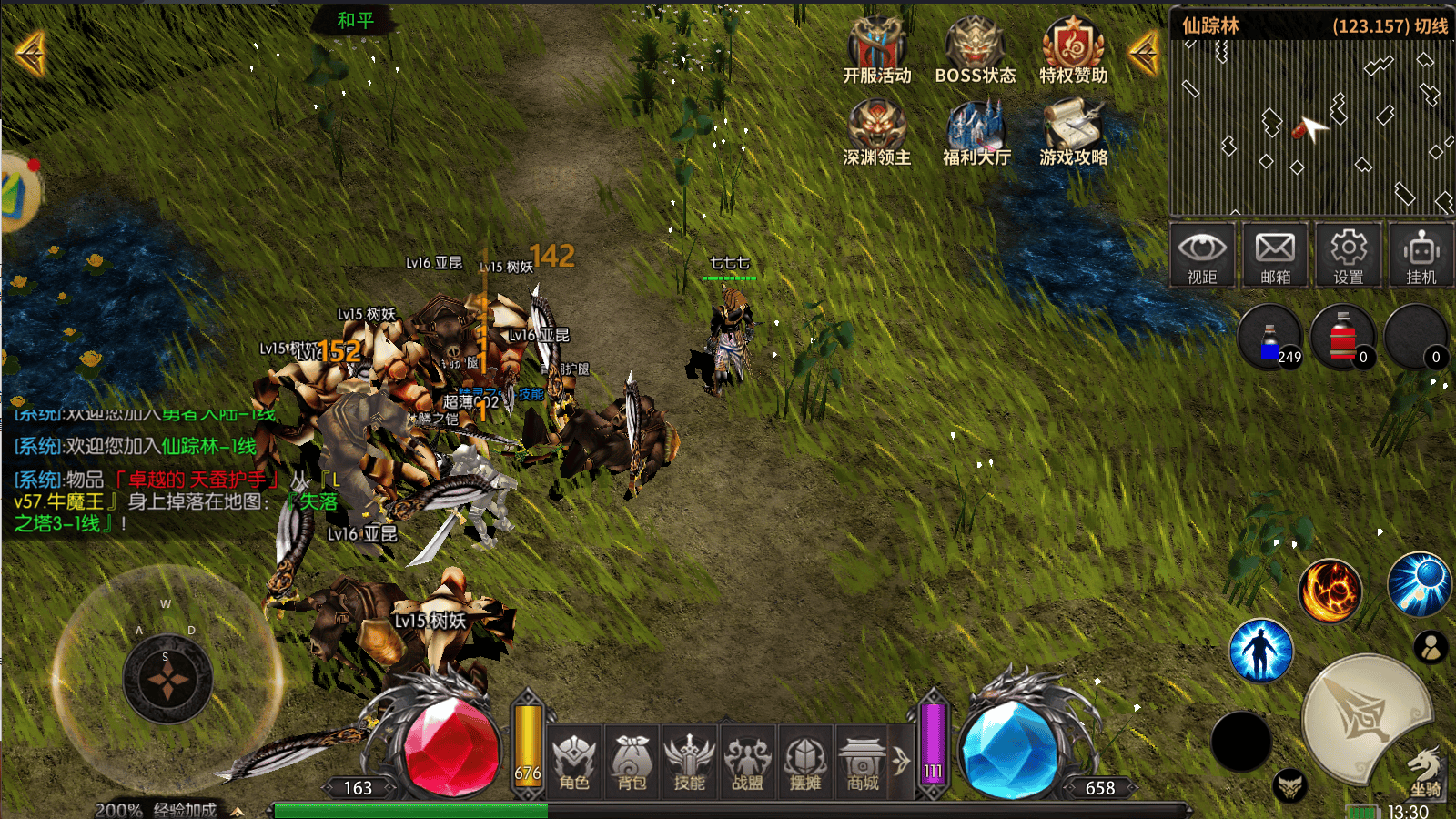Toggle the 和平 attack mode label
The image size is (1456, 819).
[355, 20]
